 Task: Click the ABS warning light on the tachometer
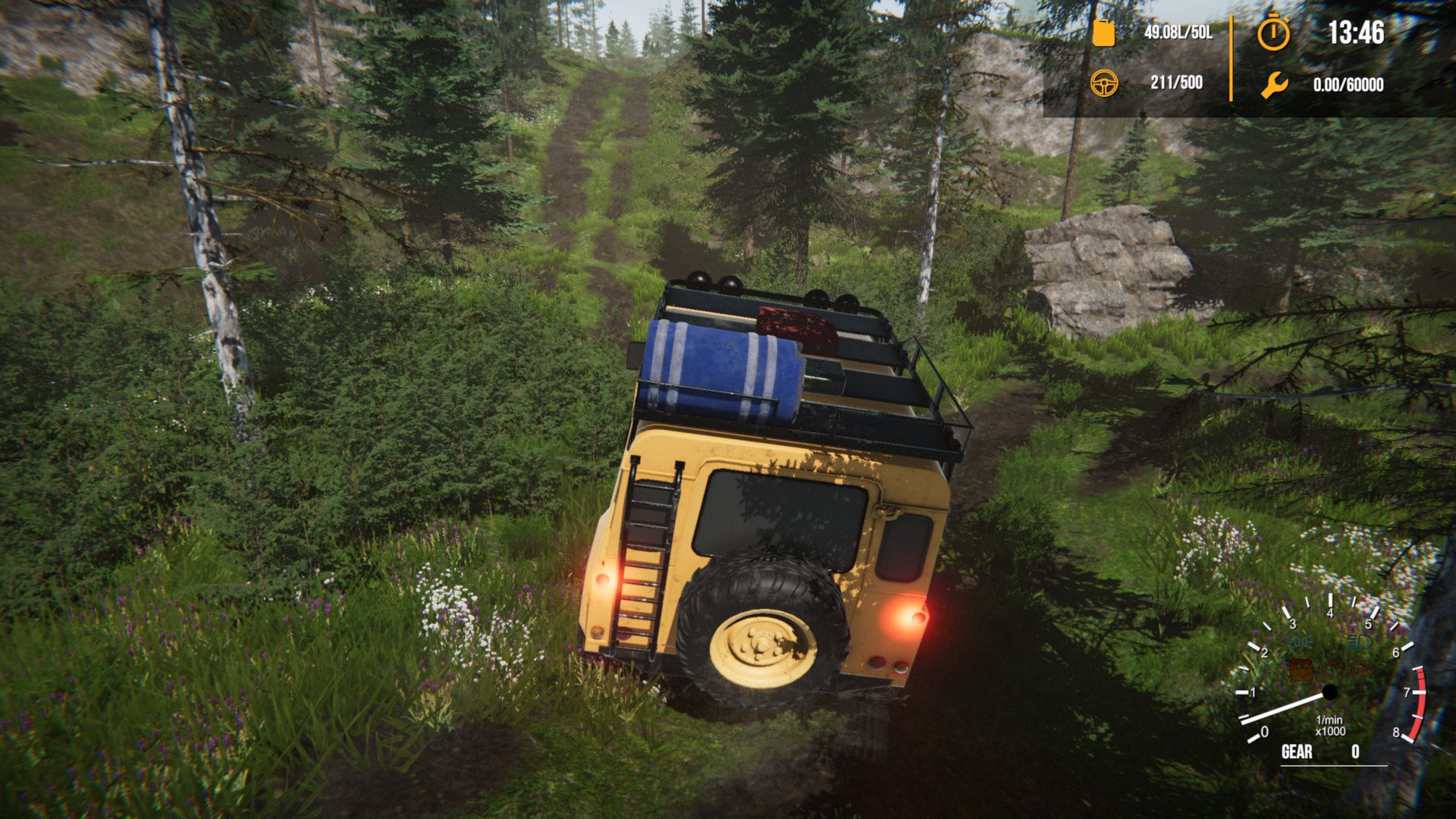pyautogui.click(x=1360, y=670)
